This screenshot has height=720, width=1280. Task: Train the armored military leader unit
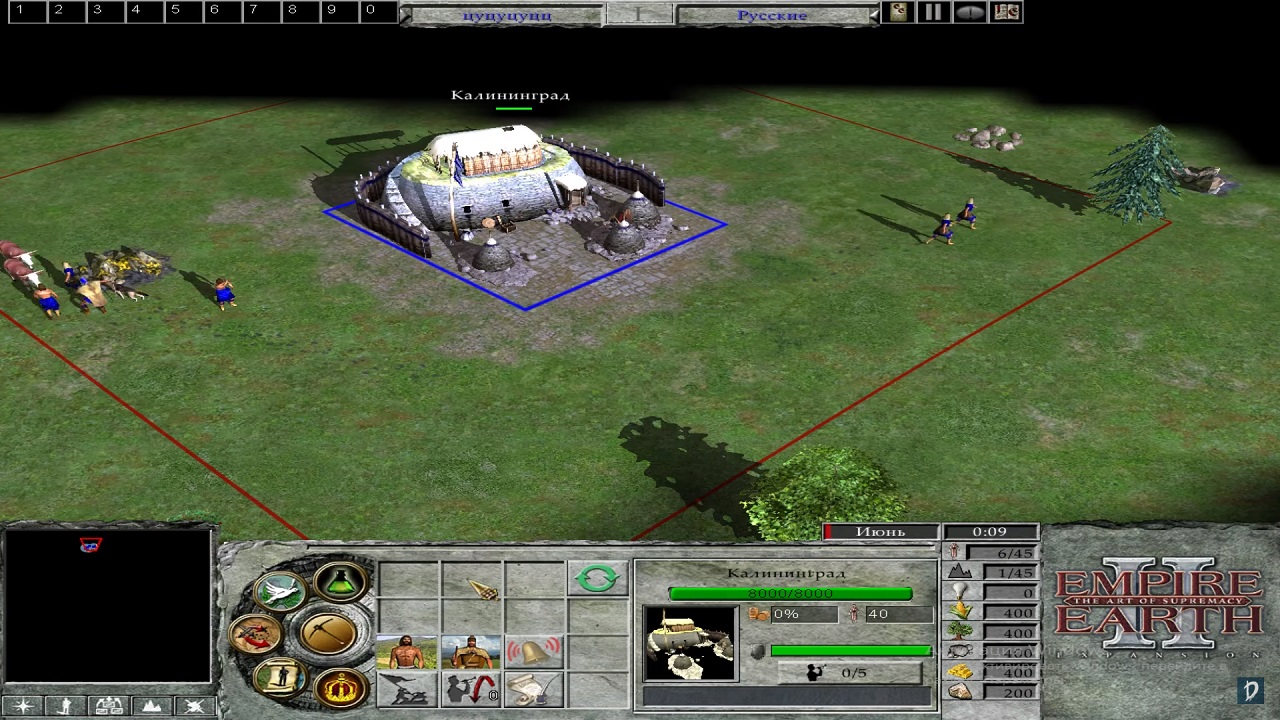[x=470, y=653]
